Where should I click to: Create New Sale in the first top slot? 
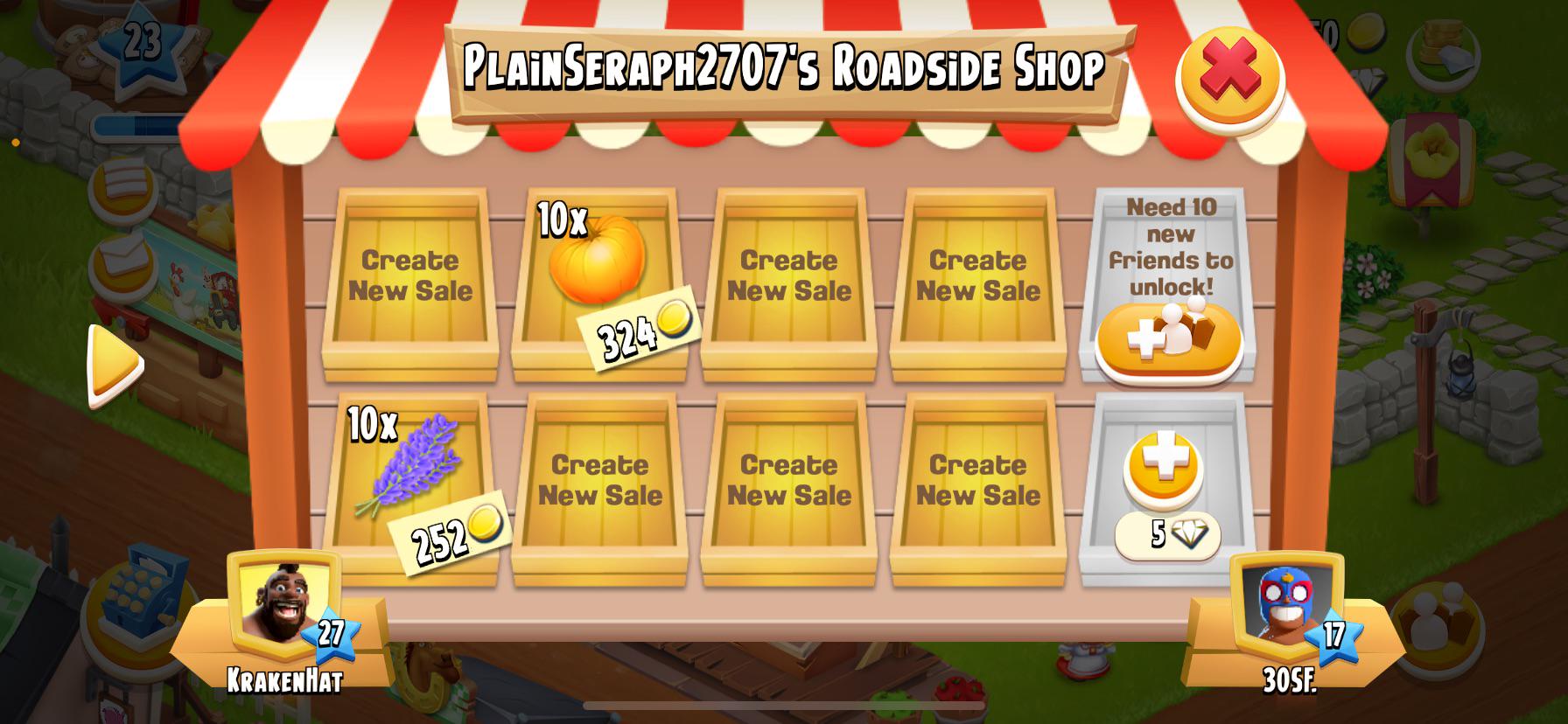(410, 274)
